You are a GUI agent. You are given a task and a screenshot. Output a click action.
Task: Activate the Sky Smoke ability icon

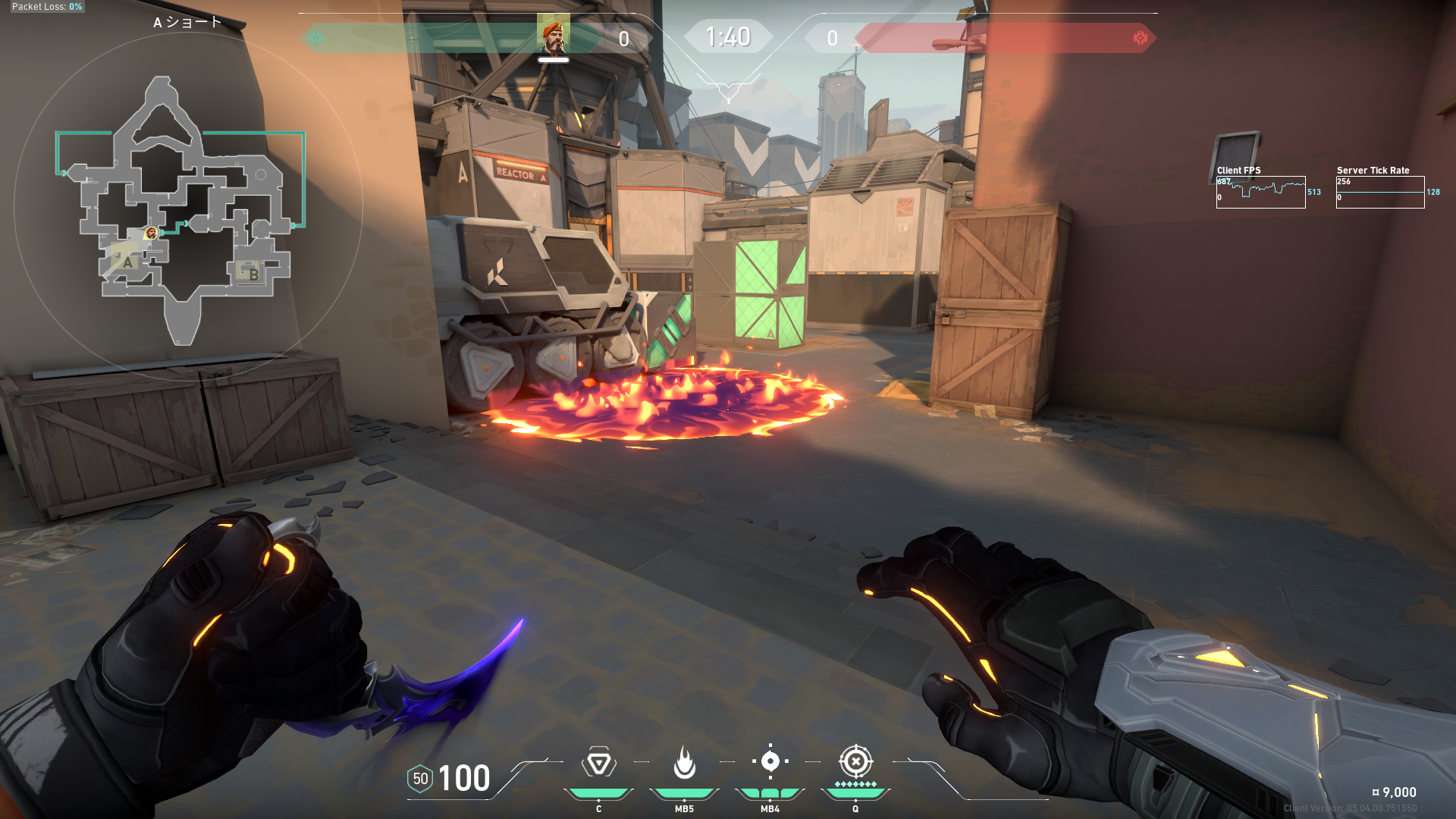click(x=770, y=761)
